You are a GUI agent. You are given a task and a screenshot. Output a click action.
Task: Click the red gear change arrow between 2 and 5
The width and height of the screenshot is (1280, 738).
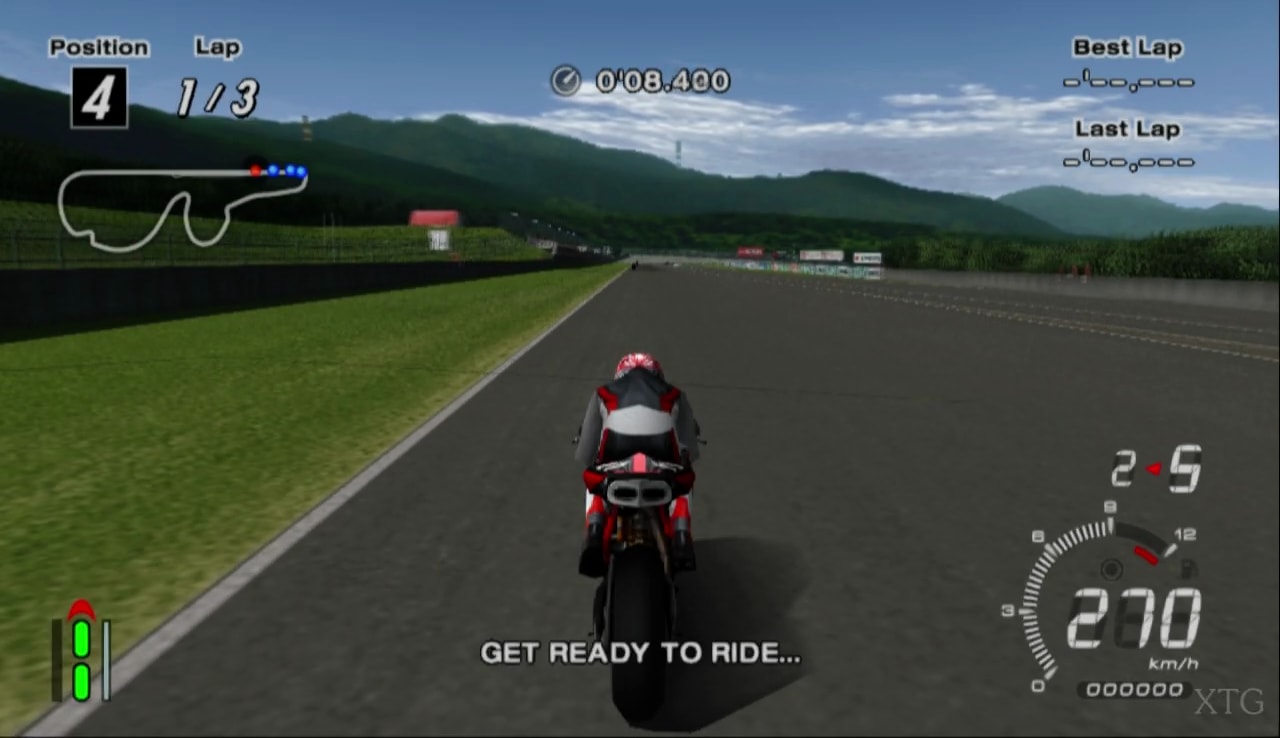[x=1153, y=466]
